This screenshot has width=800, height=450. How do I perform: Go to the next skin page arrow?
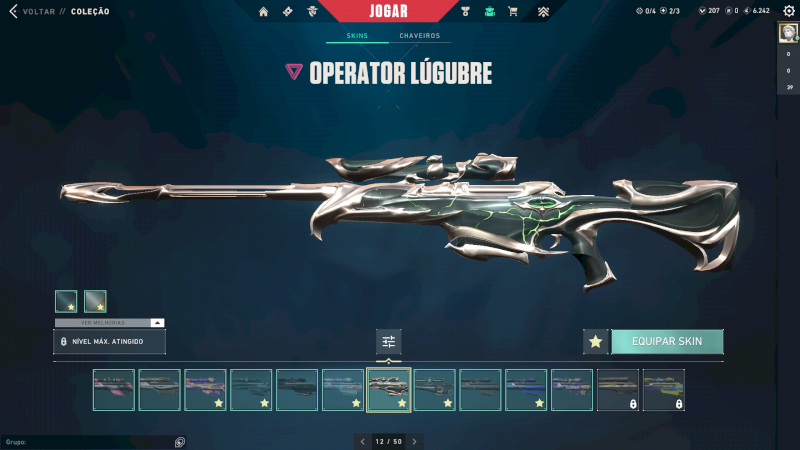[415, 441]
